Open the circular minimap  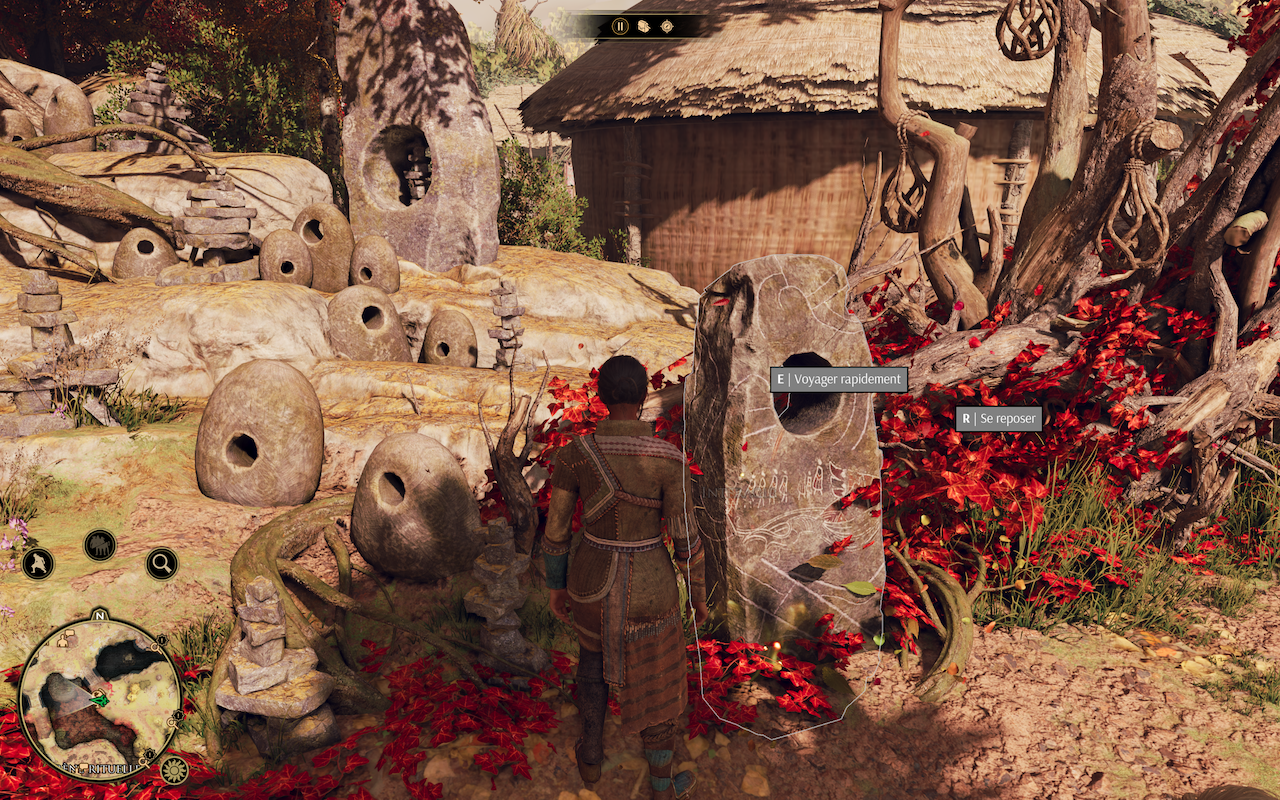[x=99, y=697]
